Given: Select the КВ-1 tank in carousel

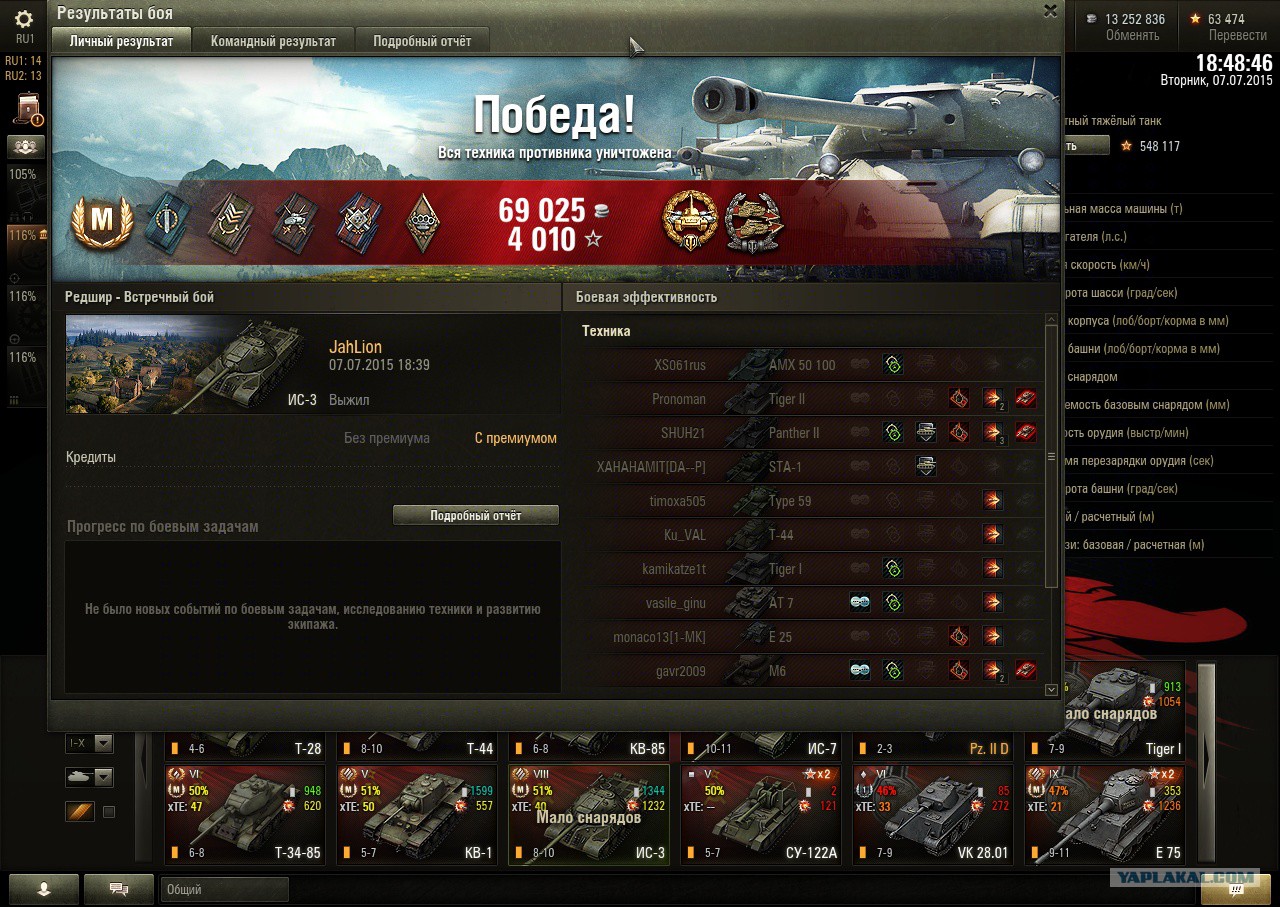Looking at the screenshot, I should point(416,814).
